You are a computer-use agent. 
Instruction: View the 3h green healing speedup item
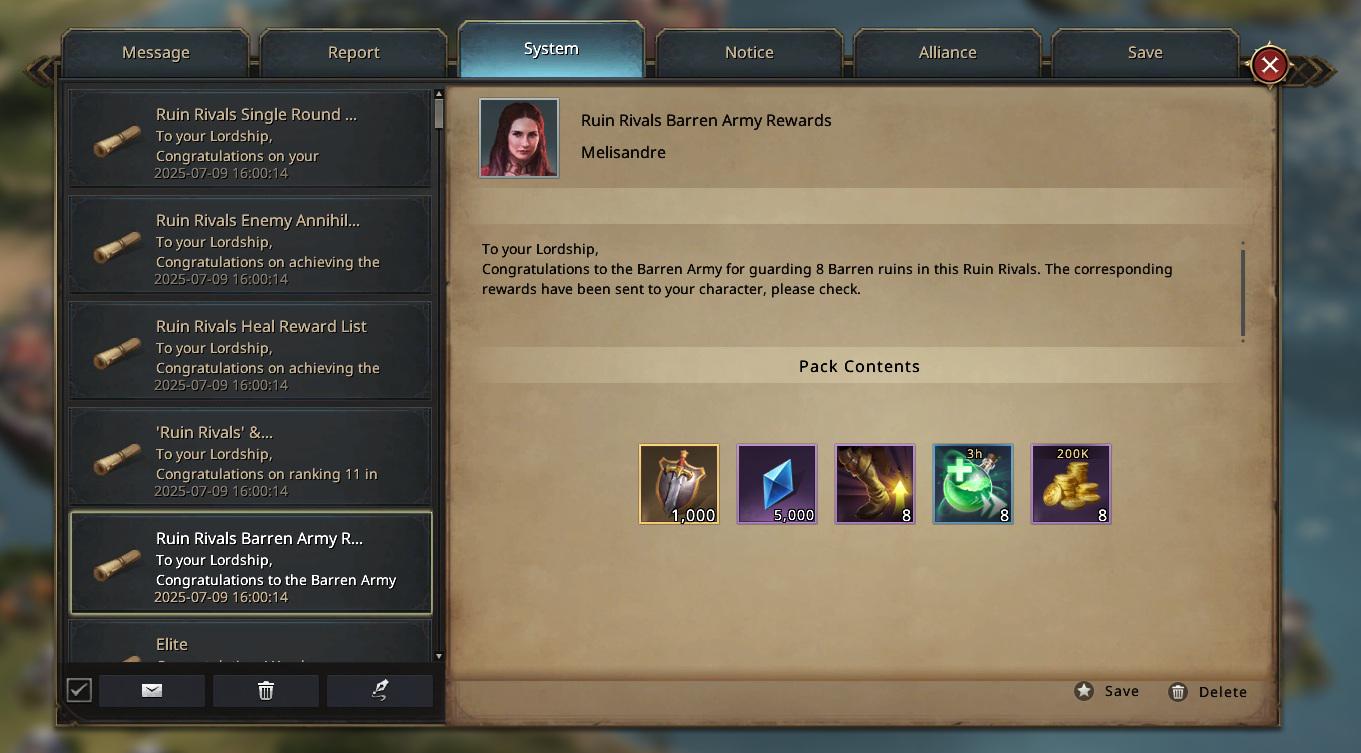click(x=973, y=484)
